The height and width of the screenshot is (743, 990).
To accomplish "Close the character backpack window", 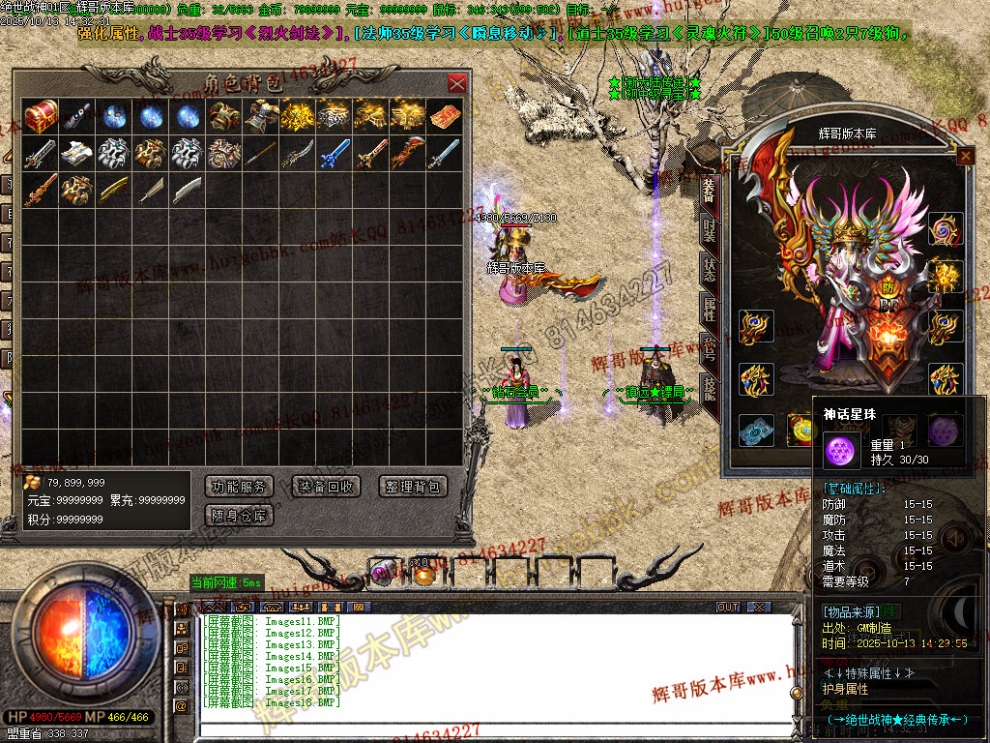I will pyautogui.click(x=457, y=83).
